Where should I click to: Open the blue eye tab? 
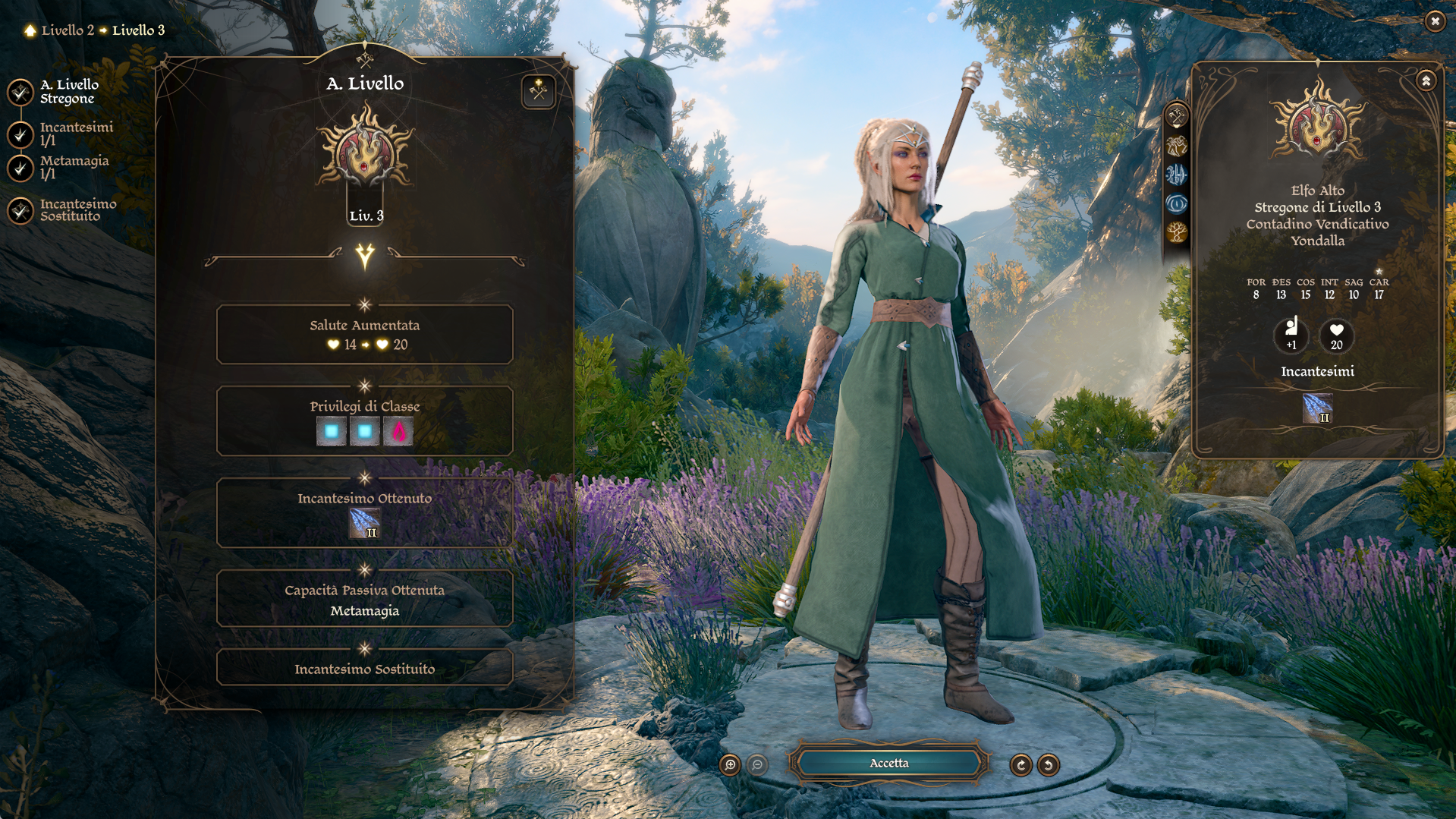point(1176,203)
